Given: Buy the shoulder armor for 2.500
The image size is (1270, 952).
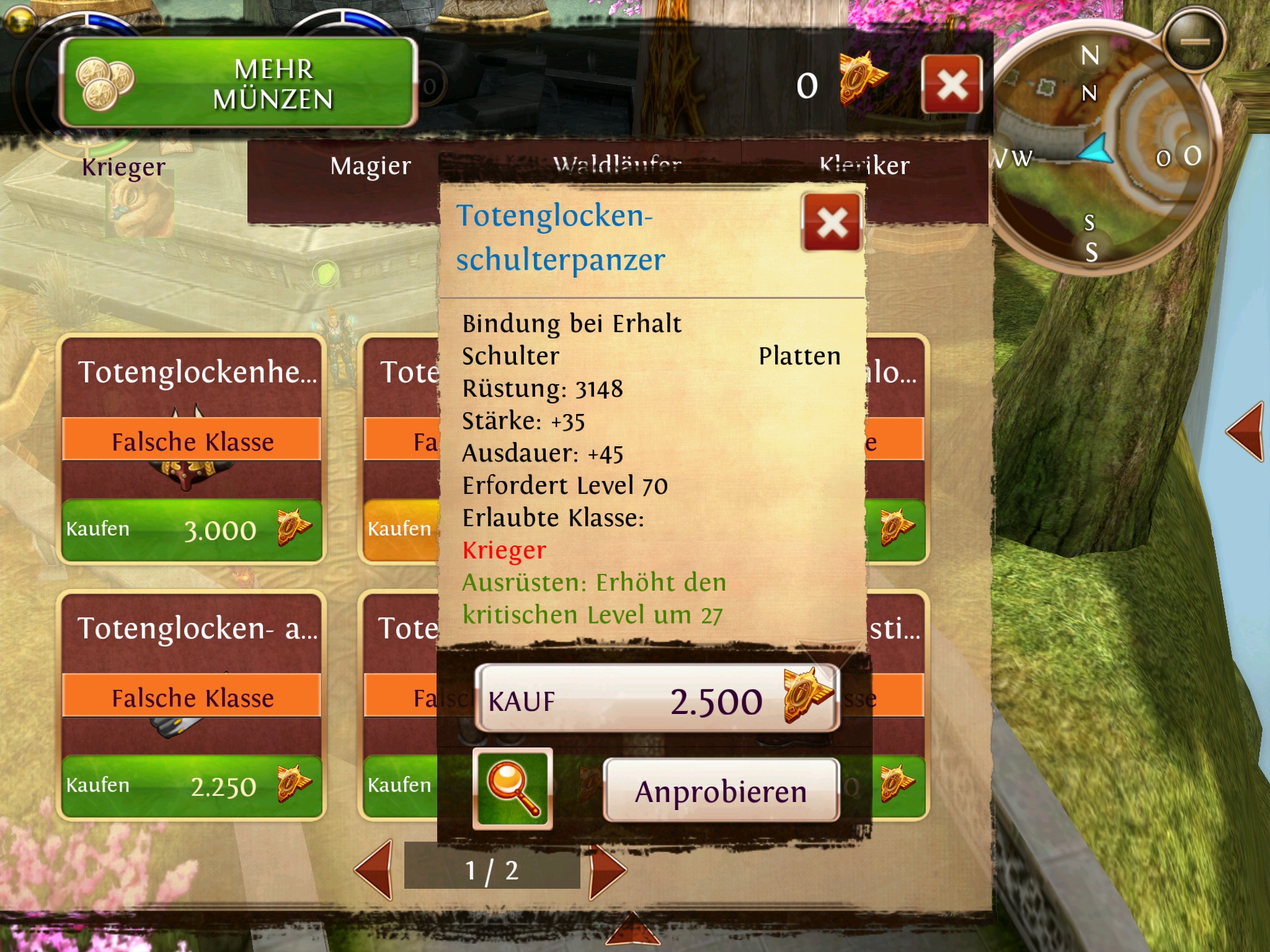Looking at the screenshot, I should (x=657, y=700).
